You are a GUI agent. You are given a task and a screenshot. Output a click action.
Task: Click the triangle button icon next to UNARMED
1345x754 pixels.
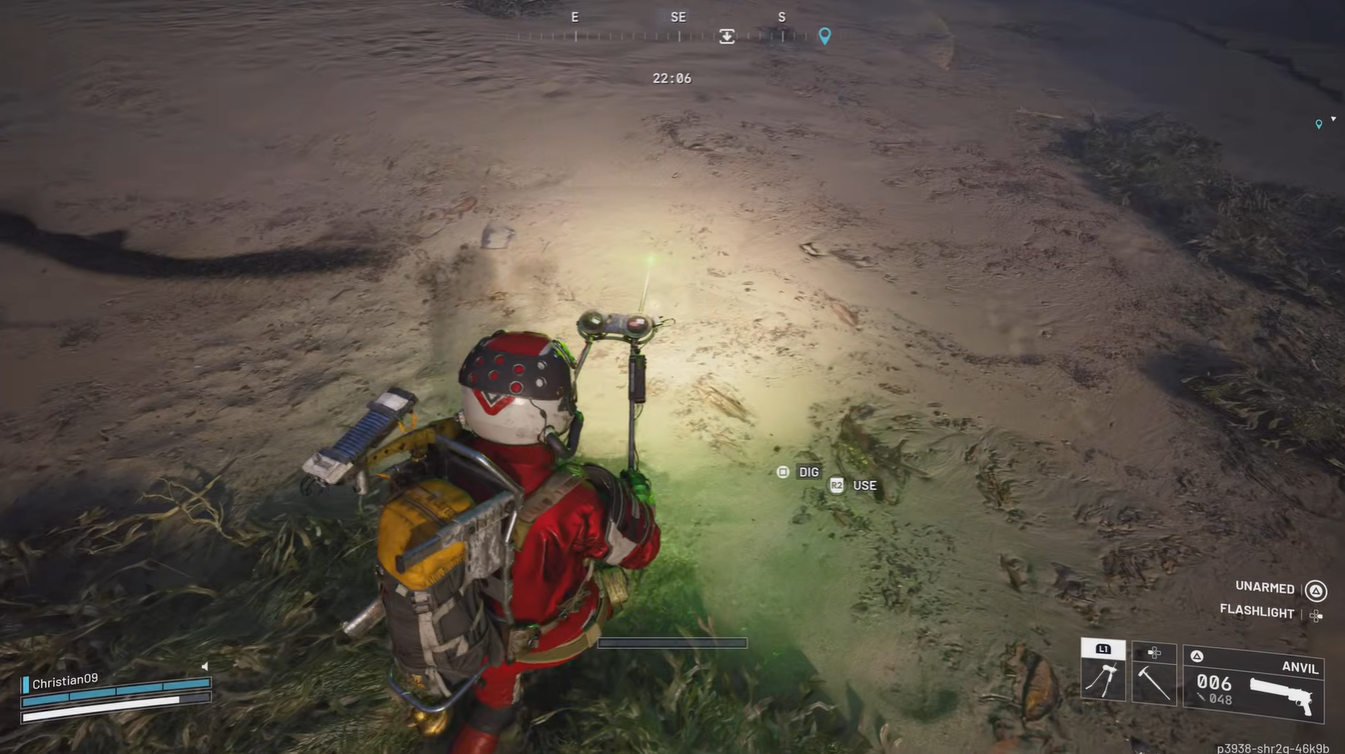pos(1315,590)
